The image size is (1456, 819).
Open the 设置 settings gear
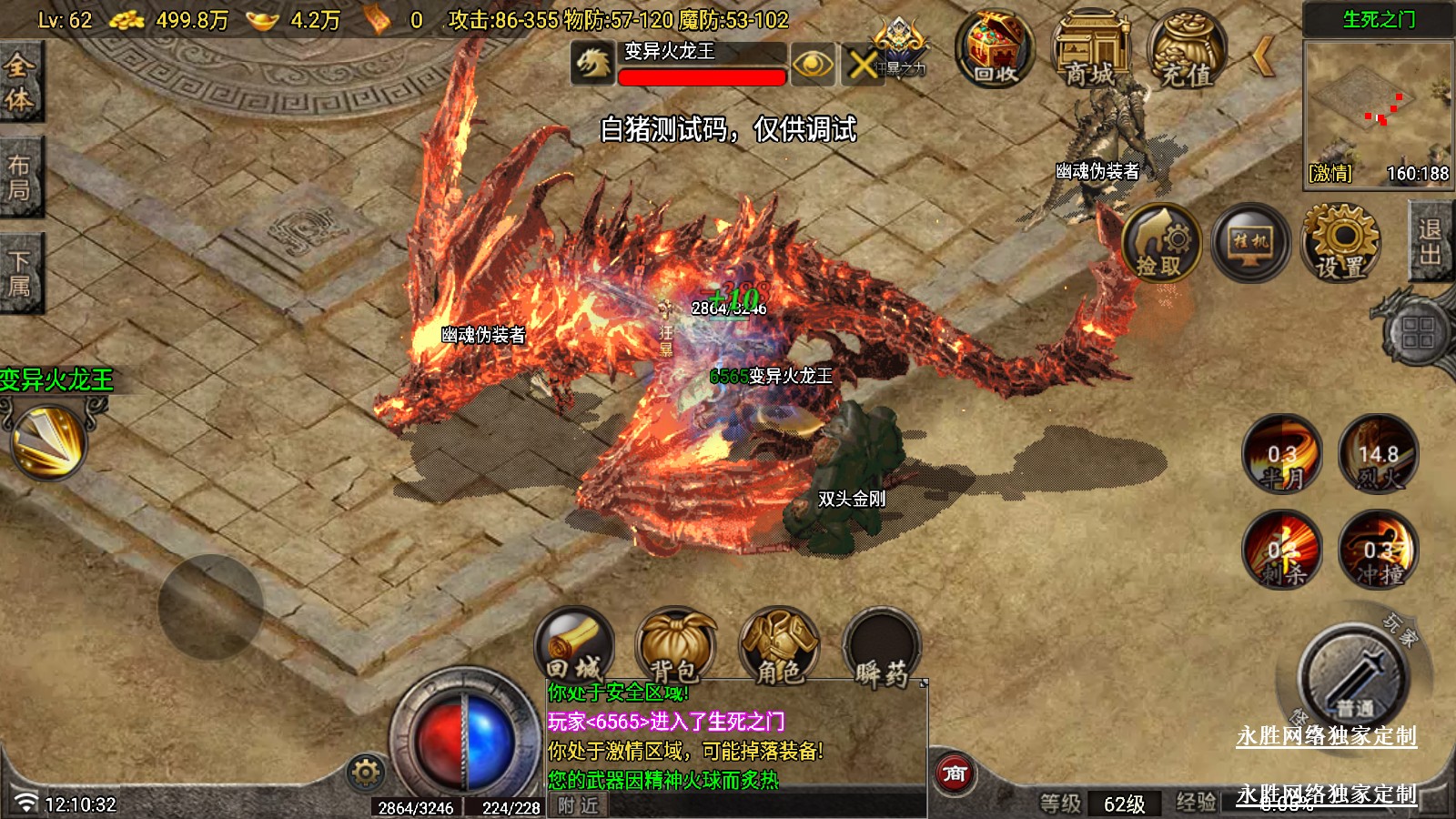click(x=1340, y=242)
